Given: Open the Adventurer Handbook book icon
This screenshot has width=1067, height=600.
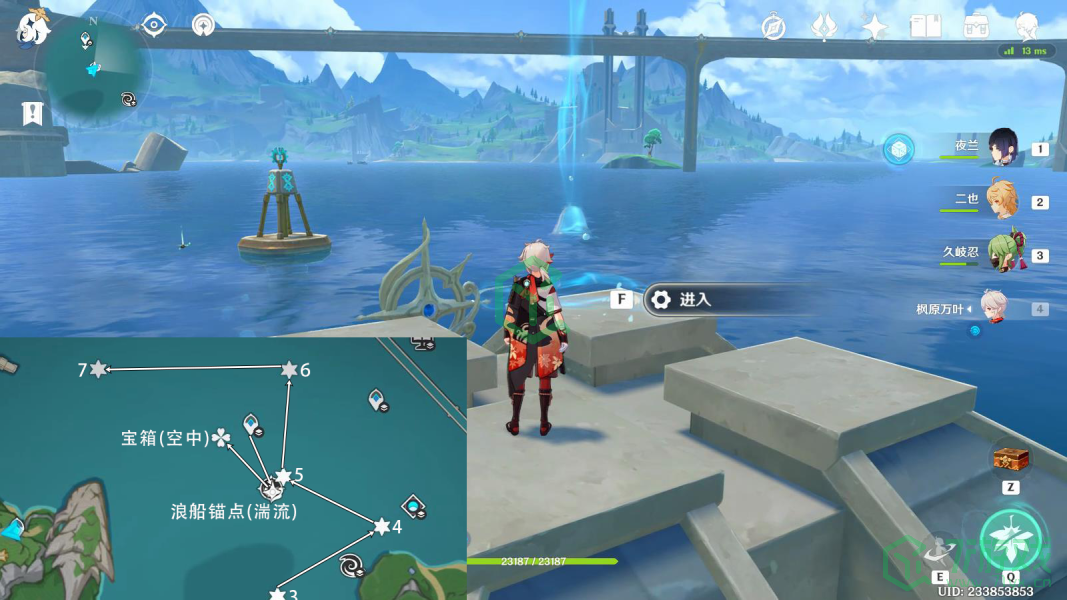Looking at the screenshot, I should point(924,27).
